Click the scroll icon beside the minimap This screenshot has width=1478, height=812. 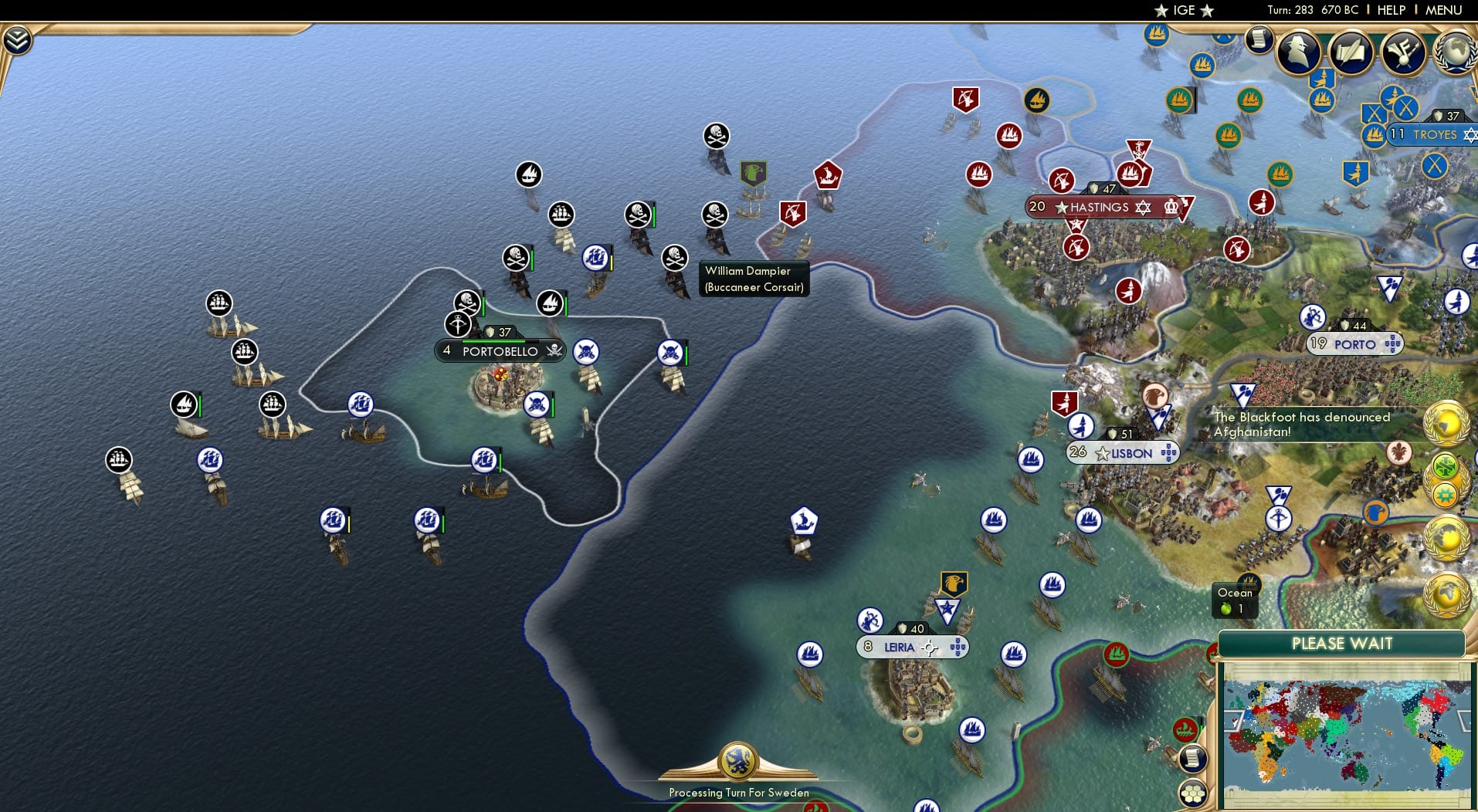click(1192, 760)
